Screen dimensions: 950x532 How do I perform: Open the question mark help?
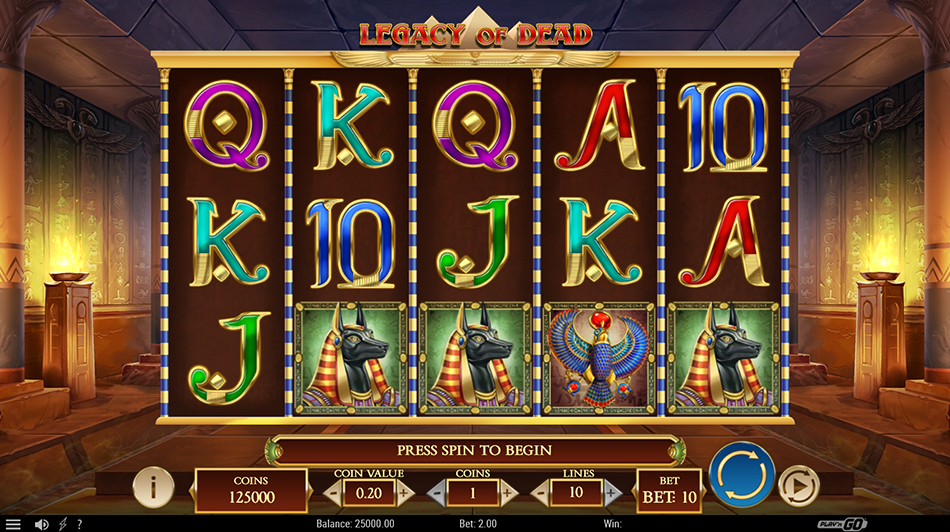tap(79, 524)
